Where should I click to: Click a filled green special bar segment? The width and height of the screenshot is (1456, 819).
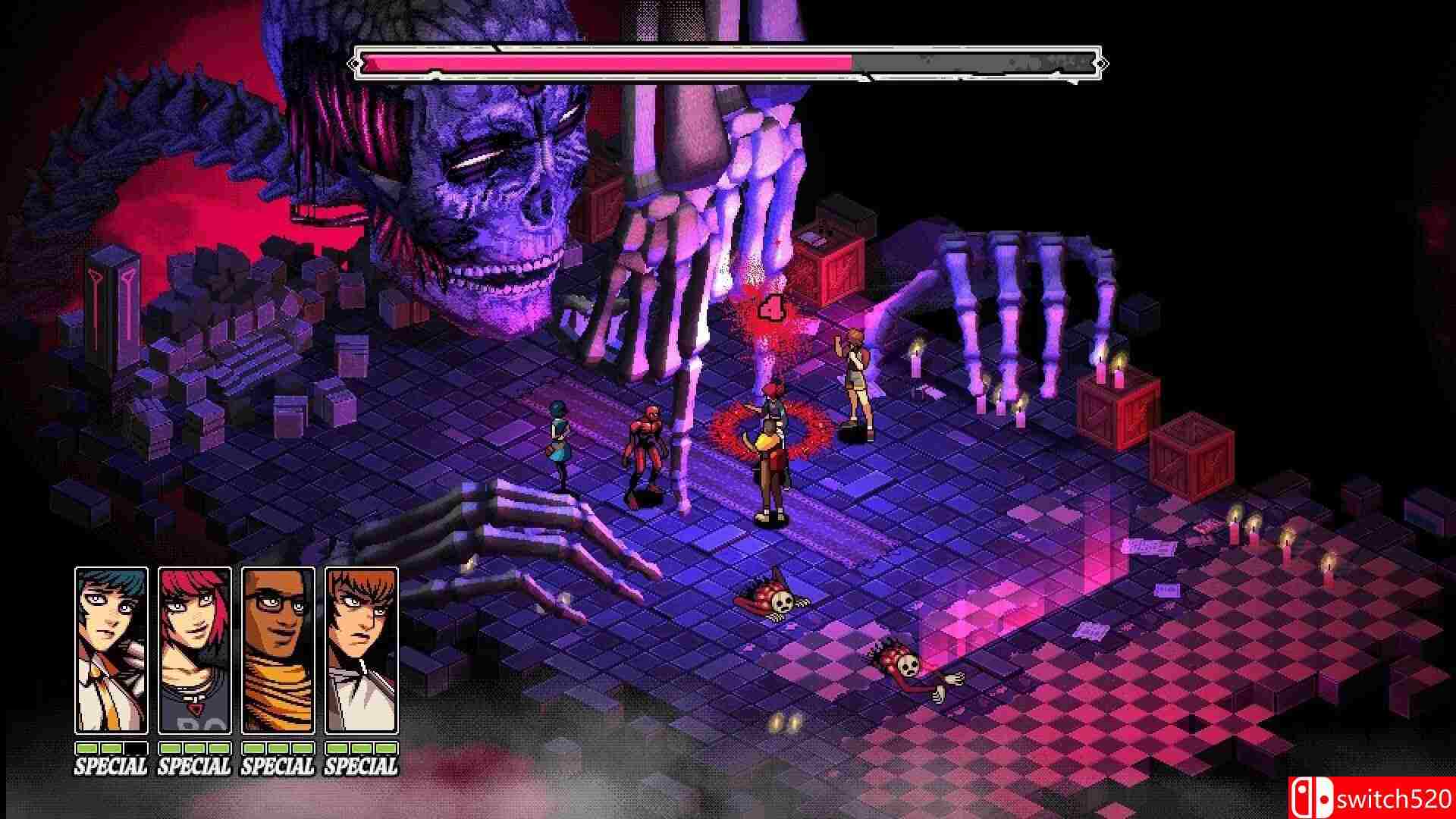click(86, 748)
